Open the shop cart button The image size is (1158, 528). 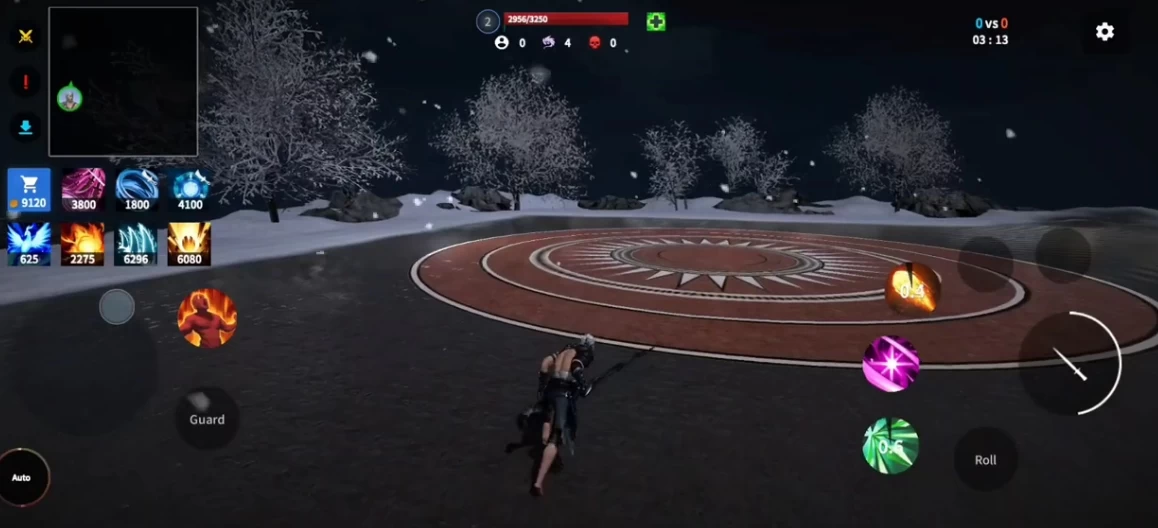(29, 188)
